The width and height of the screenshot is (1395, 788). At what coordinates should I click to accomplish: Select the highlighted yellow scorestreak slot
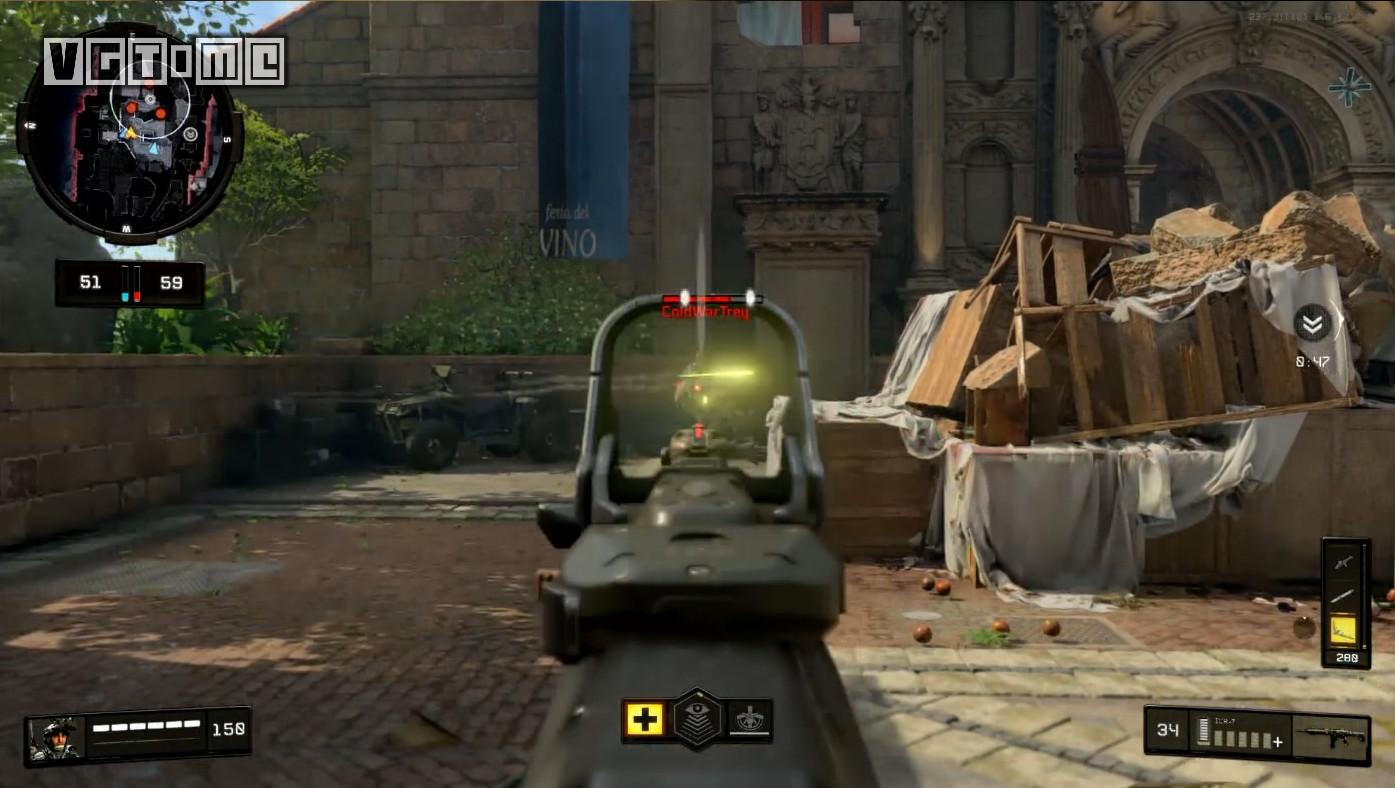[x=1344, y=629]
